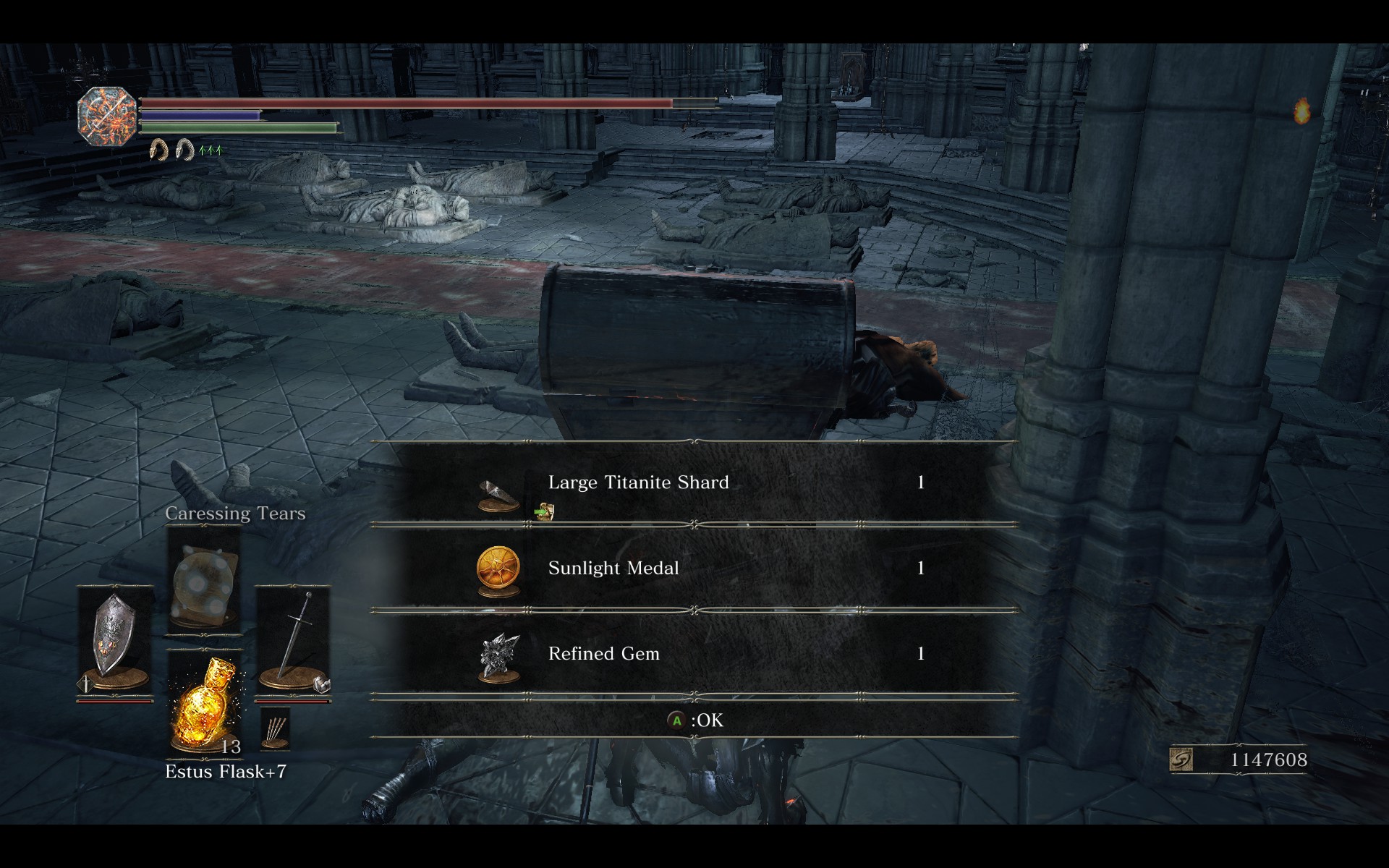Click the Sunlight Medal icon
Viewport: 1389px width, 868px height.
point(498,569)
